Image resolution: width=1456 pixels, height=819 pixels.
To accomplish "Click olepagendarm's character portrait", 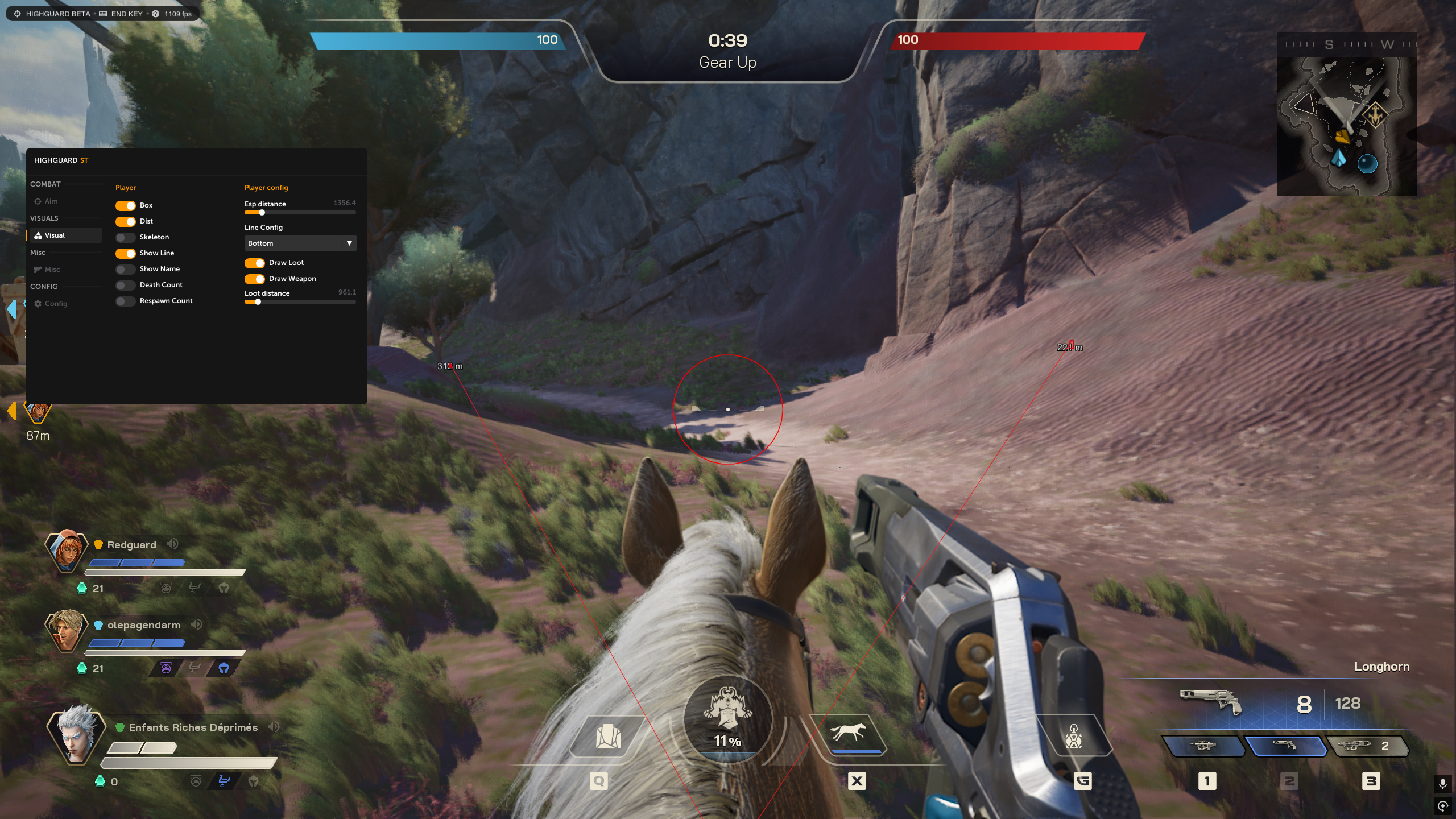I will click(67, 630).
